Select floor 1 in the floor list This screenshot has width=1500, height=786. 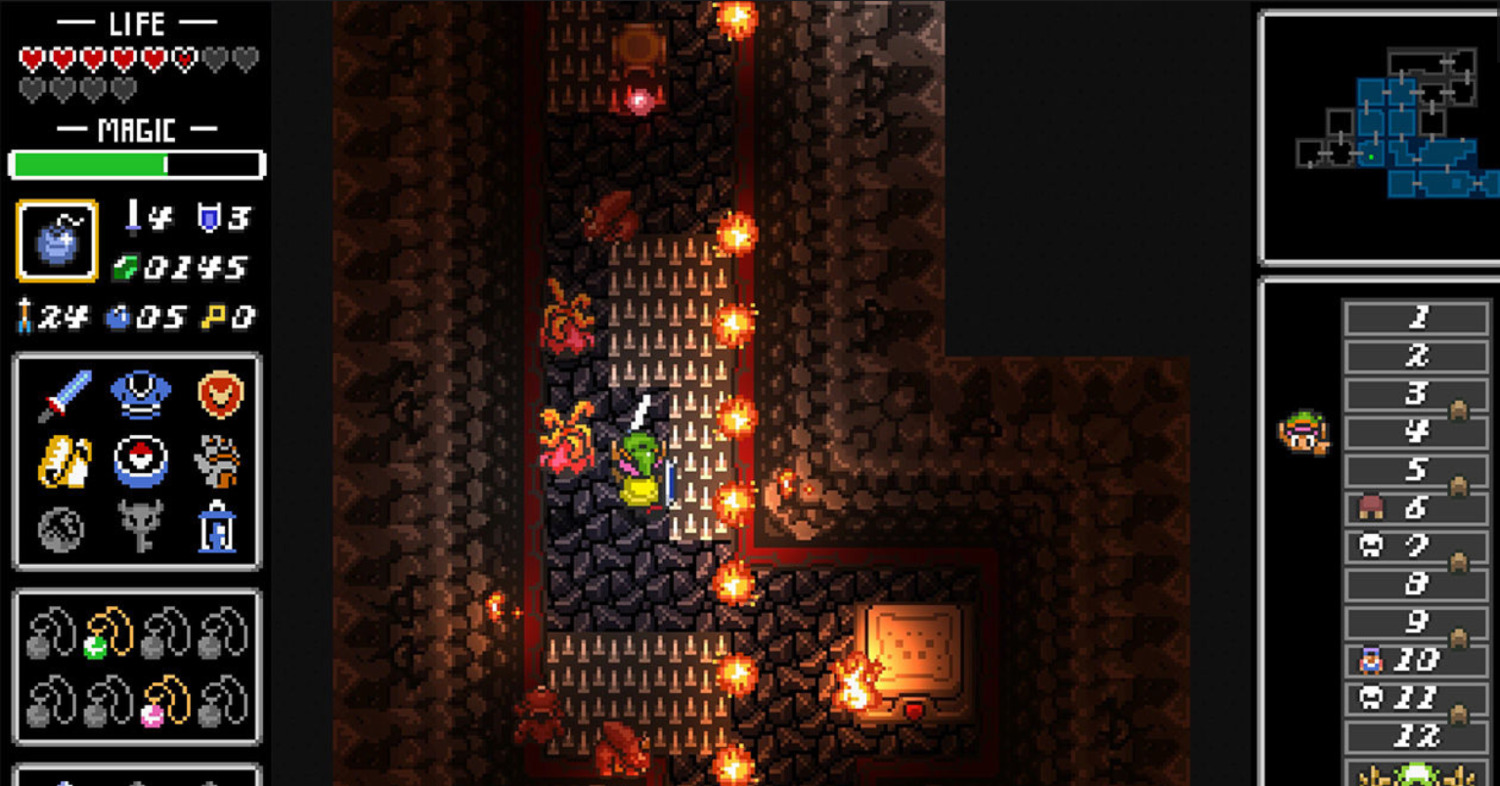pos(1417,319)
